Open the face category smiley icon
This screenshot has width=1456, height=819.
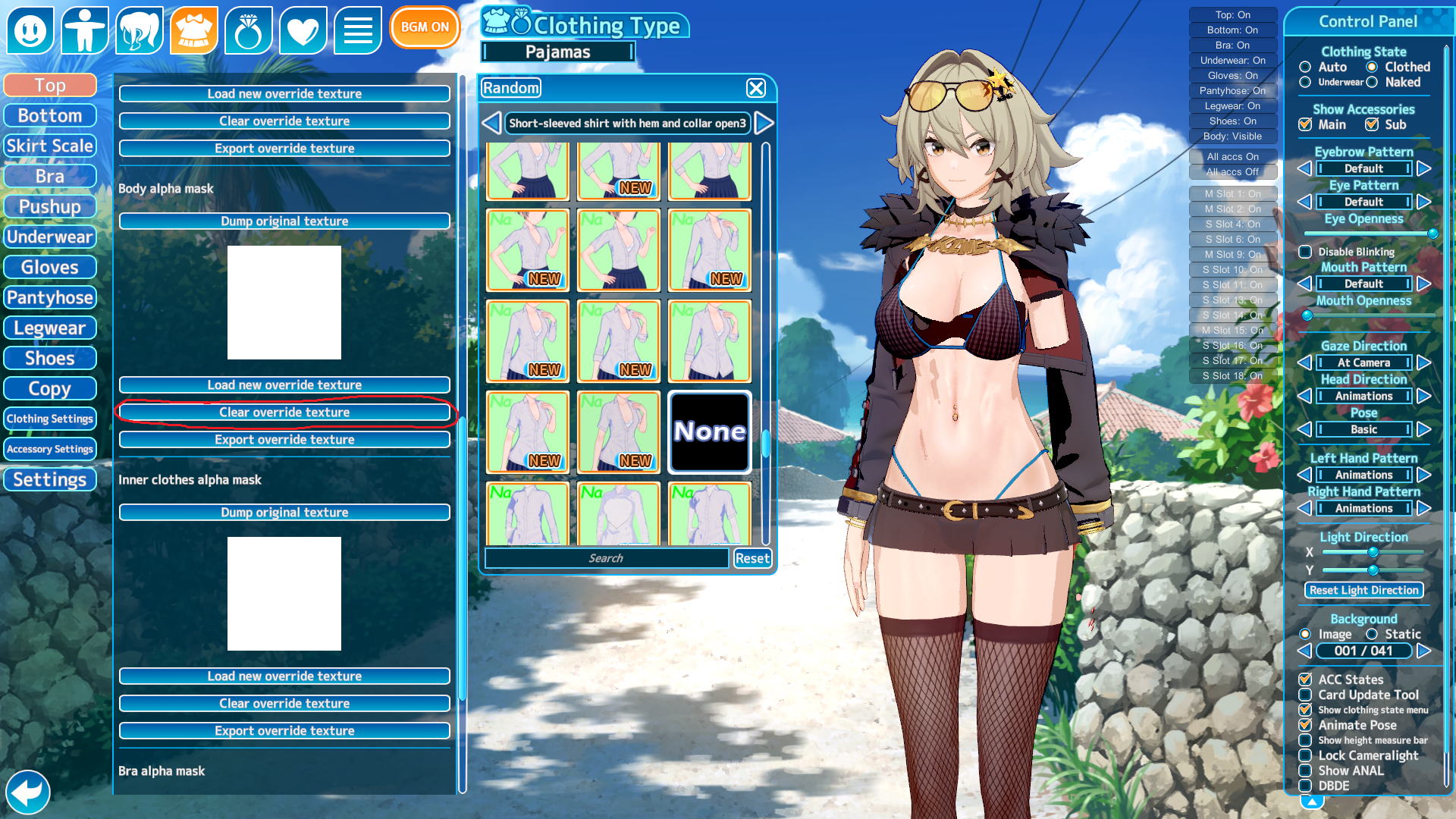coord(30,30)
